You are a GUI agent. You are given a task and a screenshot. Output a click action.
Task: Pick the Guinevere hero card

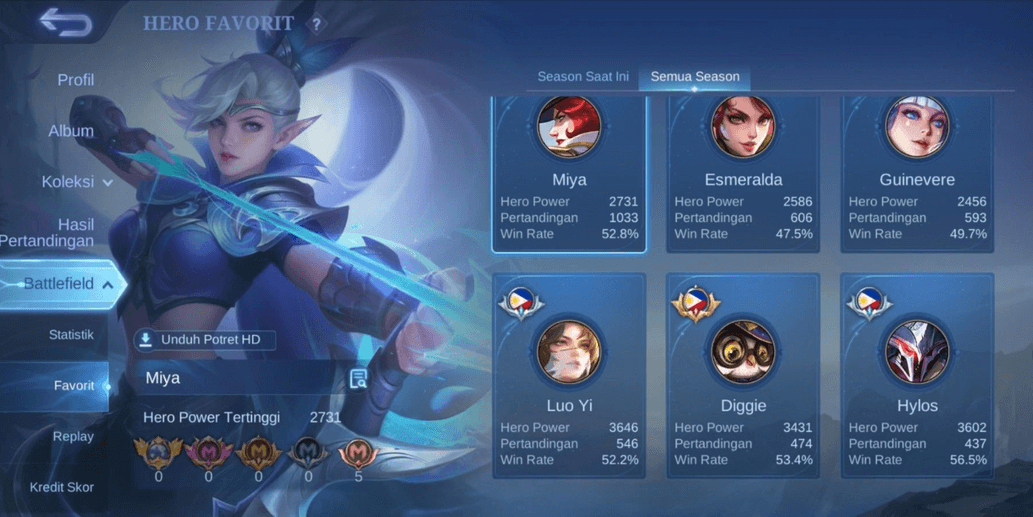917,175
